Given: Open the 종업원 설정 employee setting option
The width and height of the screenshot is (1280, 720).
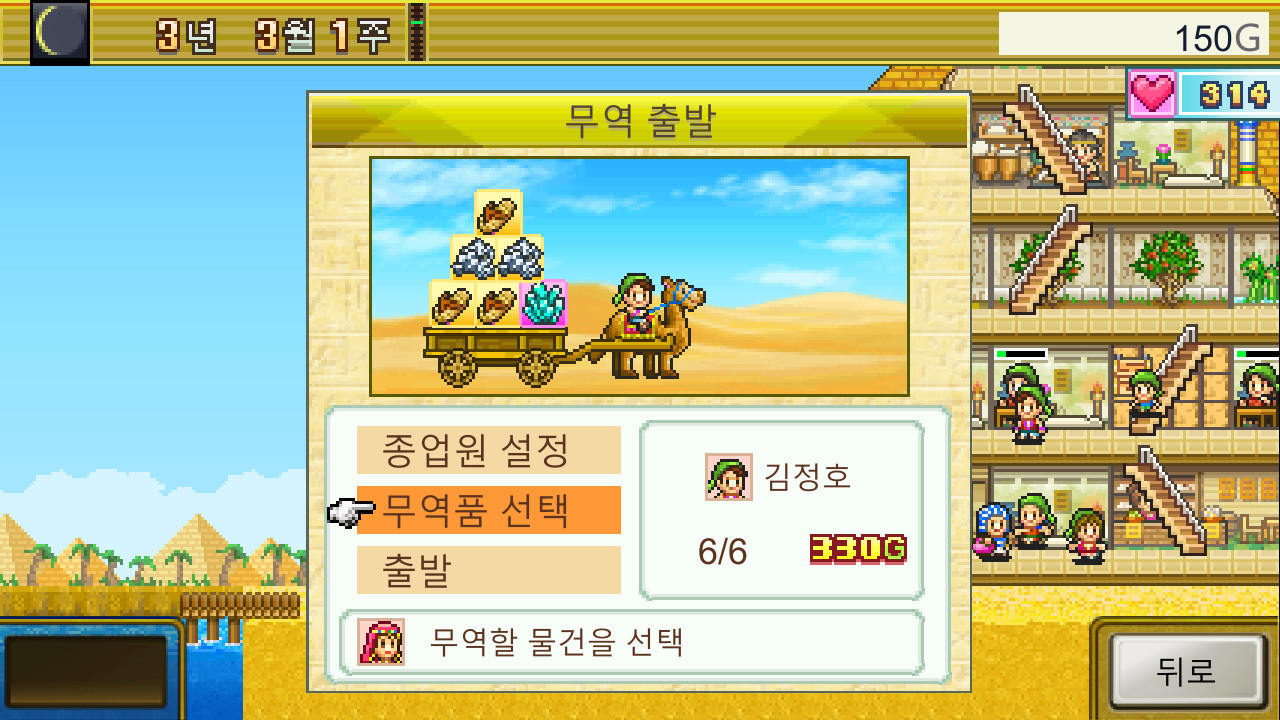Looking at the screenshot, I should click(487, 449).
